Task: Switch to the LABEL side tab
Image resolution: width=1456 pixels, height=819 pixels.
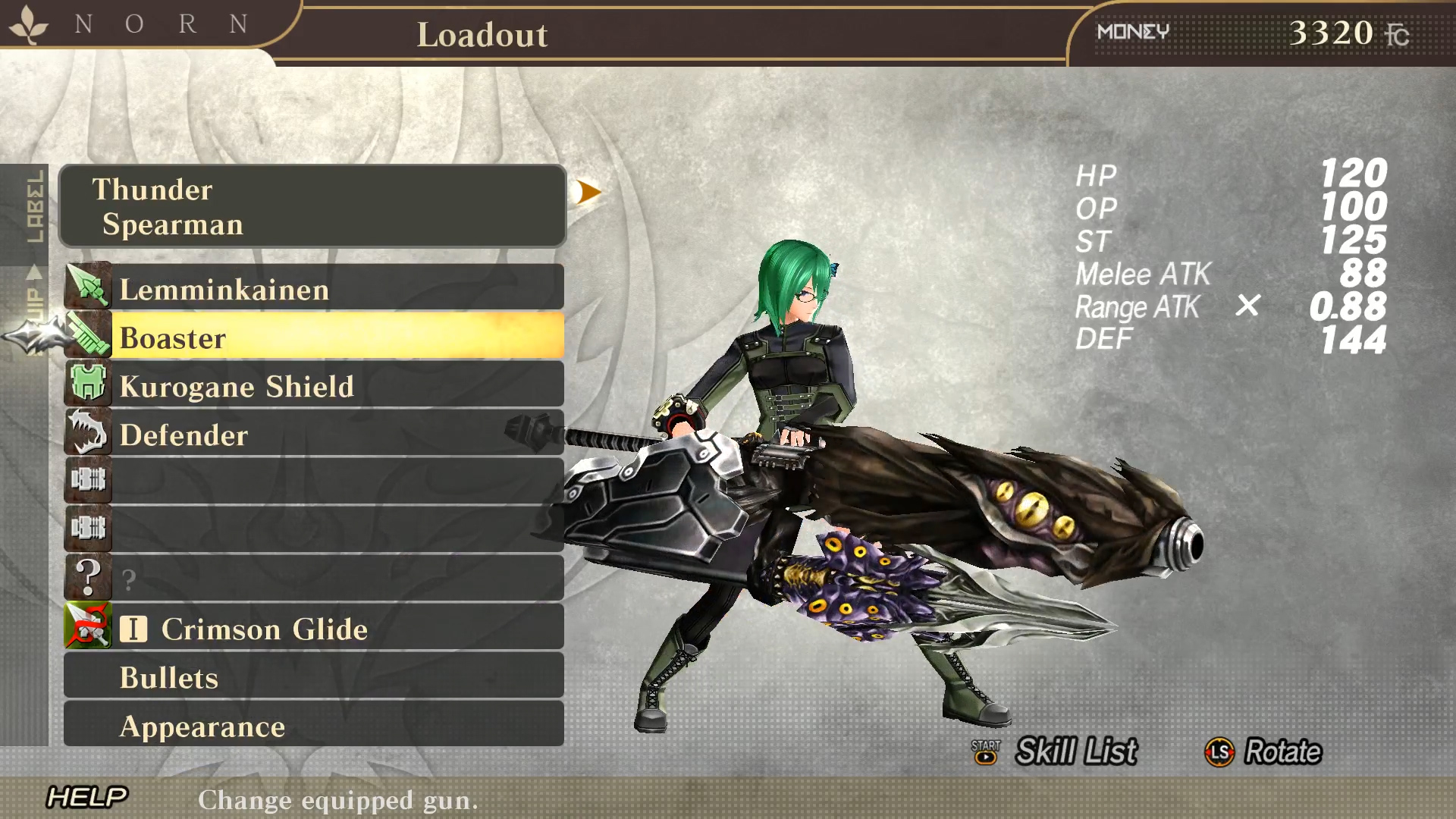Action: pos(35,206)
